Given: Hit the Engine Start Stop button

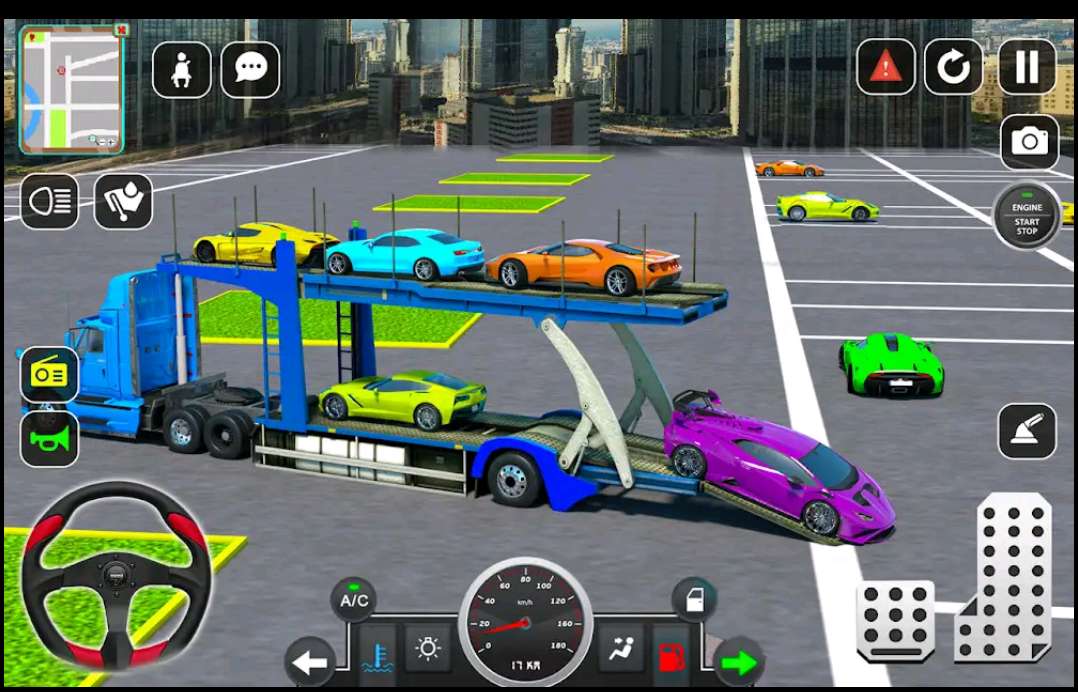Looking at the screenshot, I should [x=1027, y=217].
